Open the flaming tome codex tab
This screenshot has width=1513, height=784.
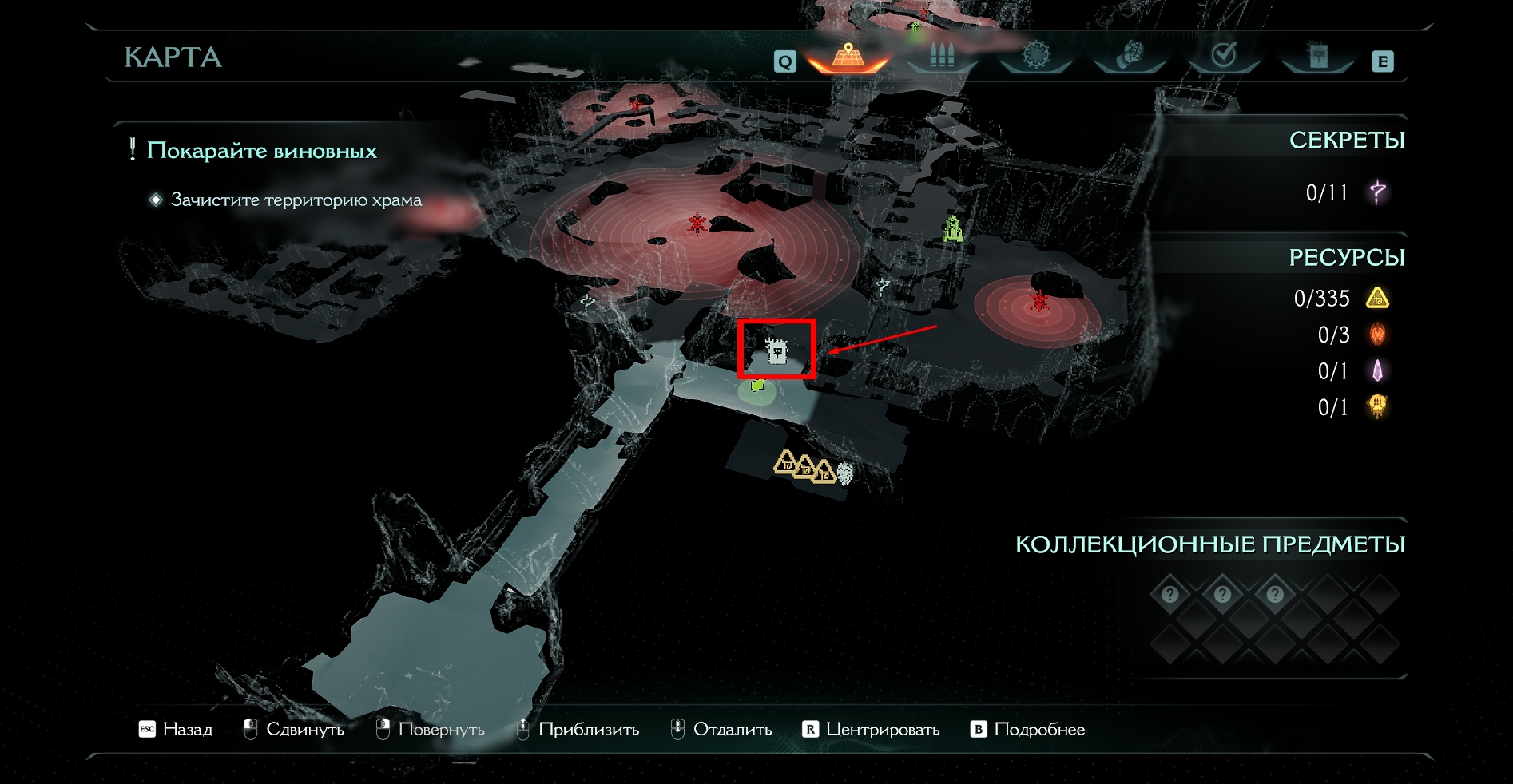1317,56
